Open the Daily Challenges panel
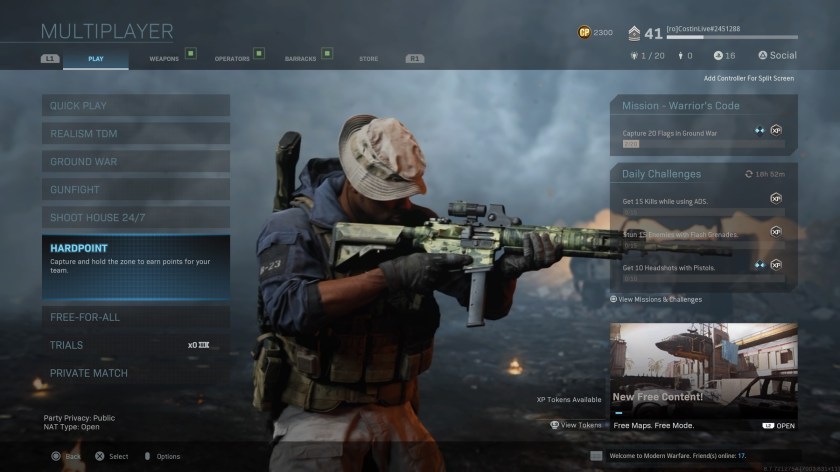The image size is (840, 472). [703, 174]
